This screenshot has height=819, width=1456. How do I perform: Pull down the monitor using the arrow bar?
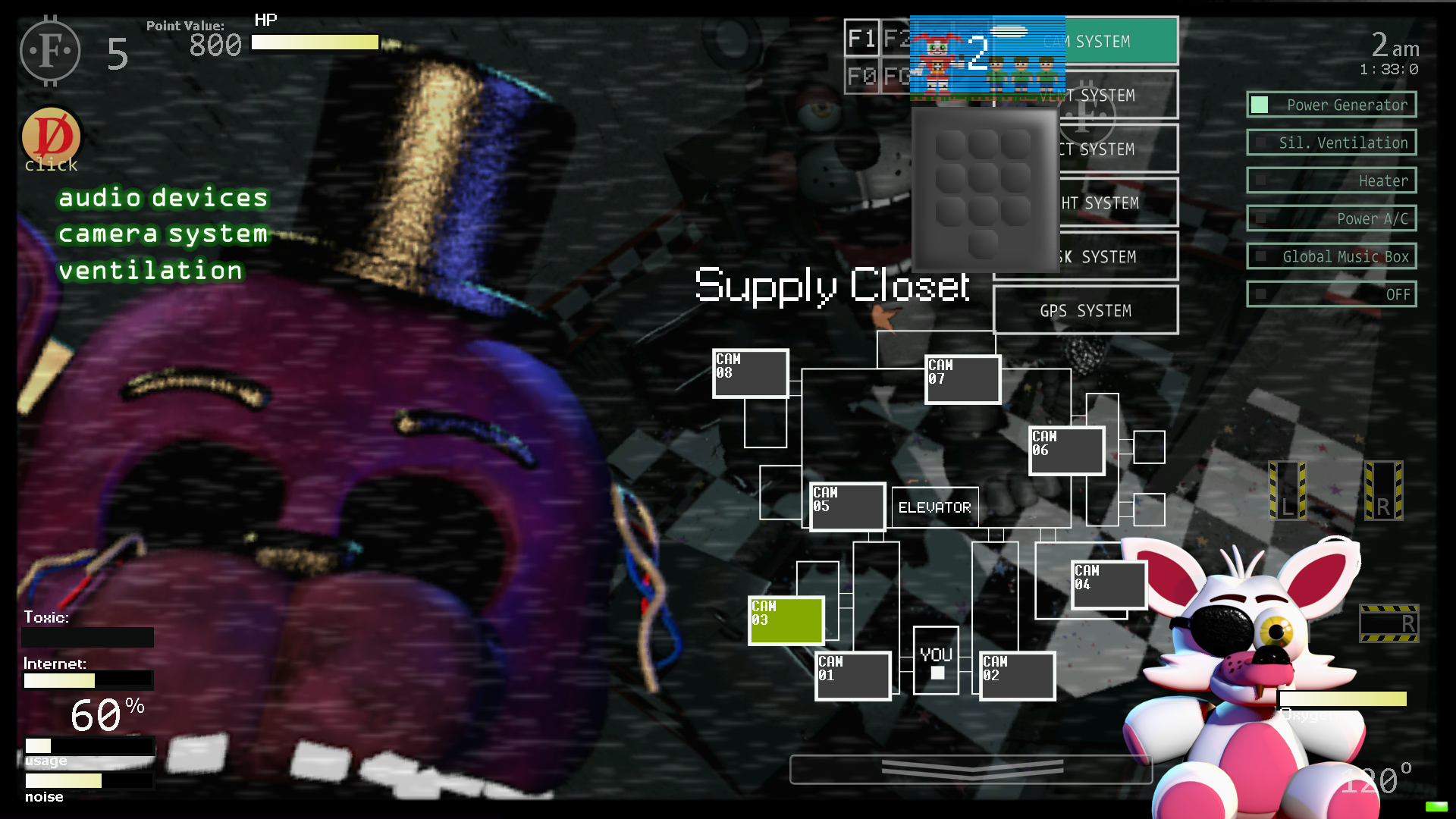point(971,769)
